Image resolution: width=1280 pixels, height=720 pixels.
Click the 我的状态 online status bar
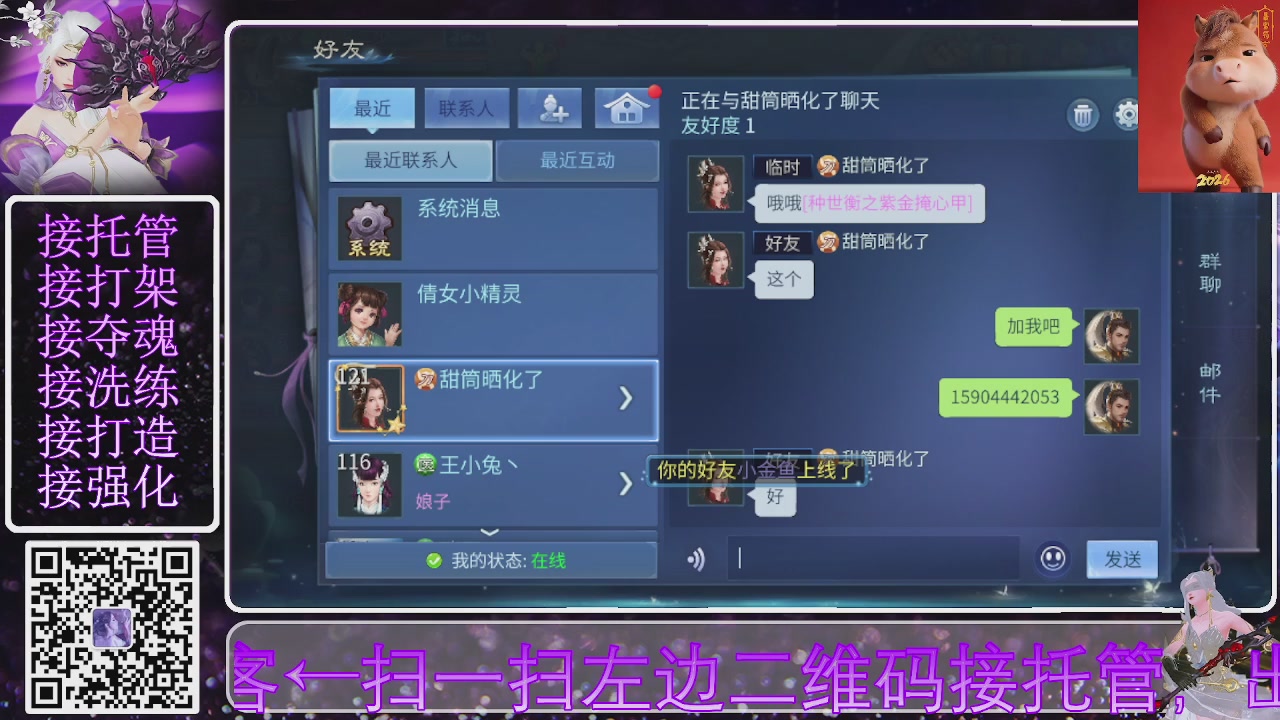[x=491, y=561]
